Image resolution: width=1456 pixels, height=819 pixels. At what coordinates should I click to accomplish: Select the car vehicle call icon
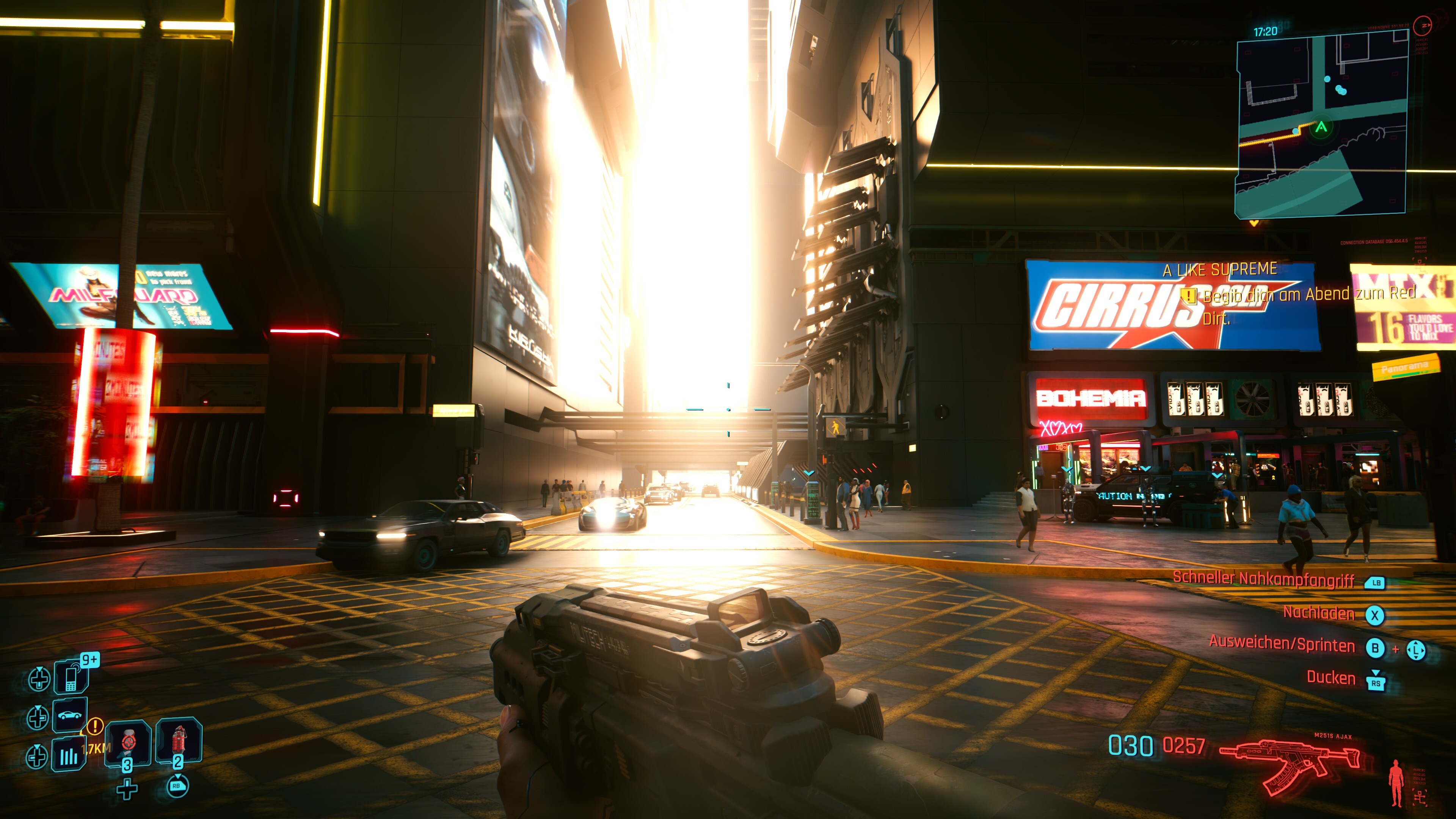pos(70,715)
